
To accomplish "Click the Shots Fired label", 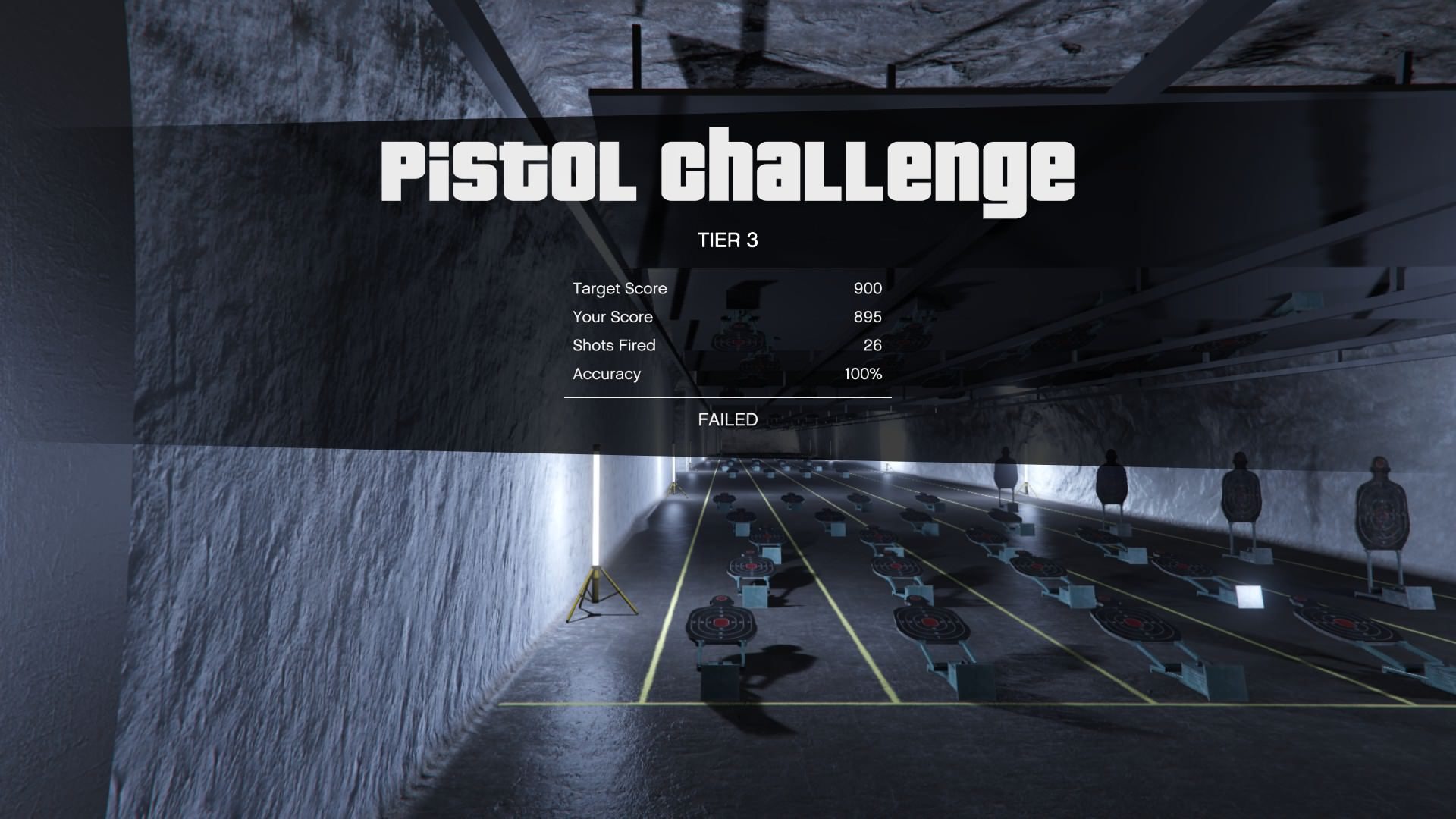I will tap(615, 346).
